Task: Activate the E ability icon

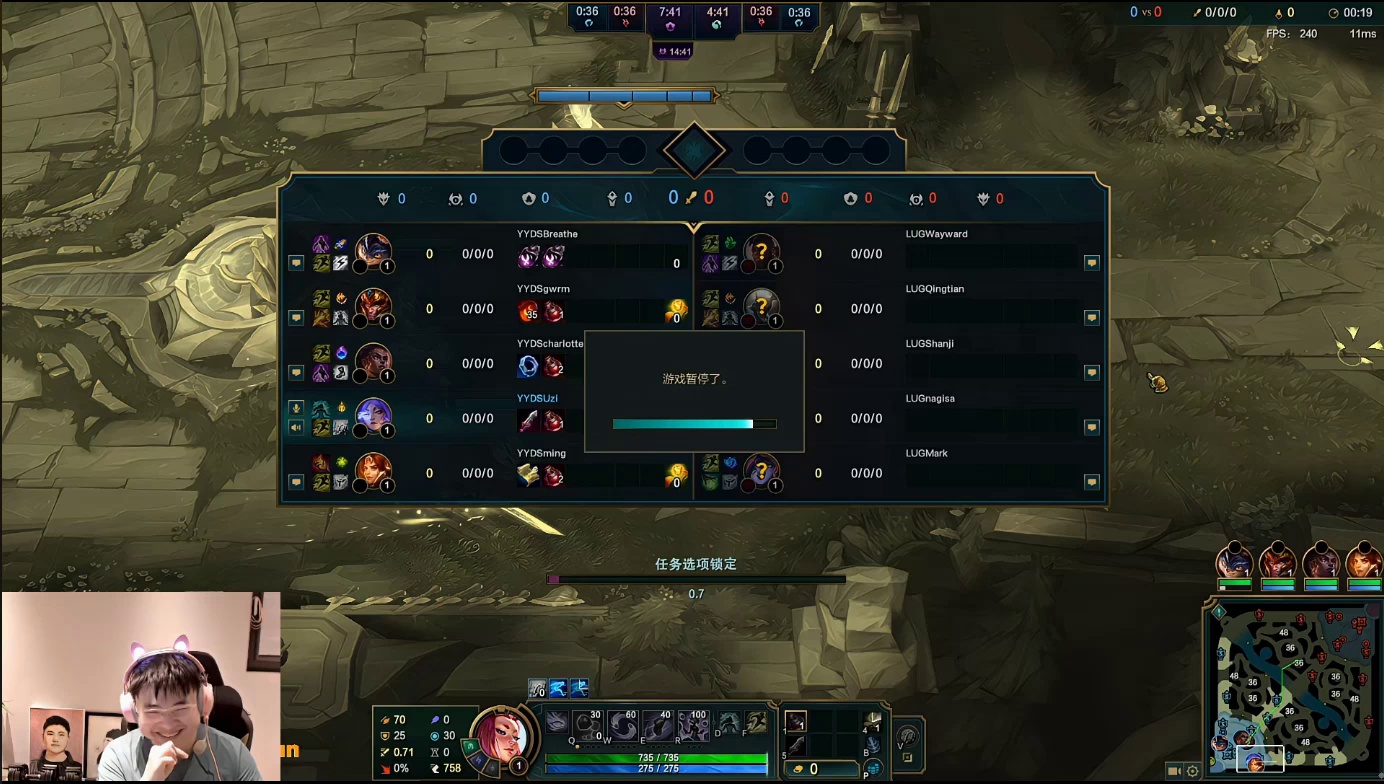Action: [x=657, y=725]
